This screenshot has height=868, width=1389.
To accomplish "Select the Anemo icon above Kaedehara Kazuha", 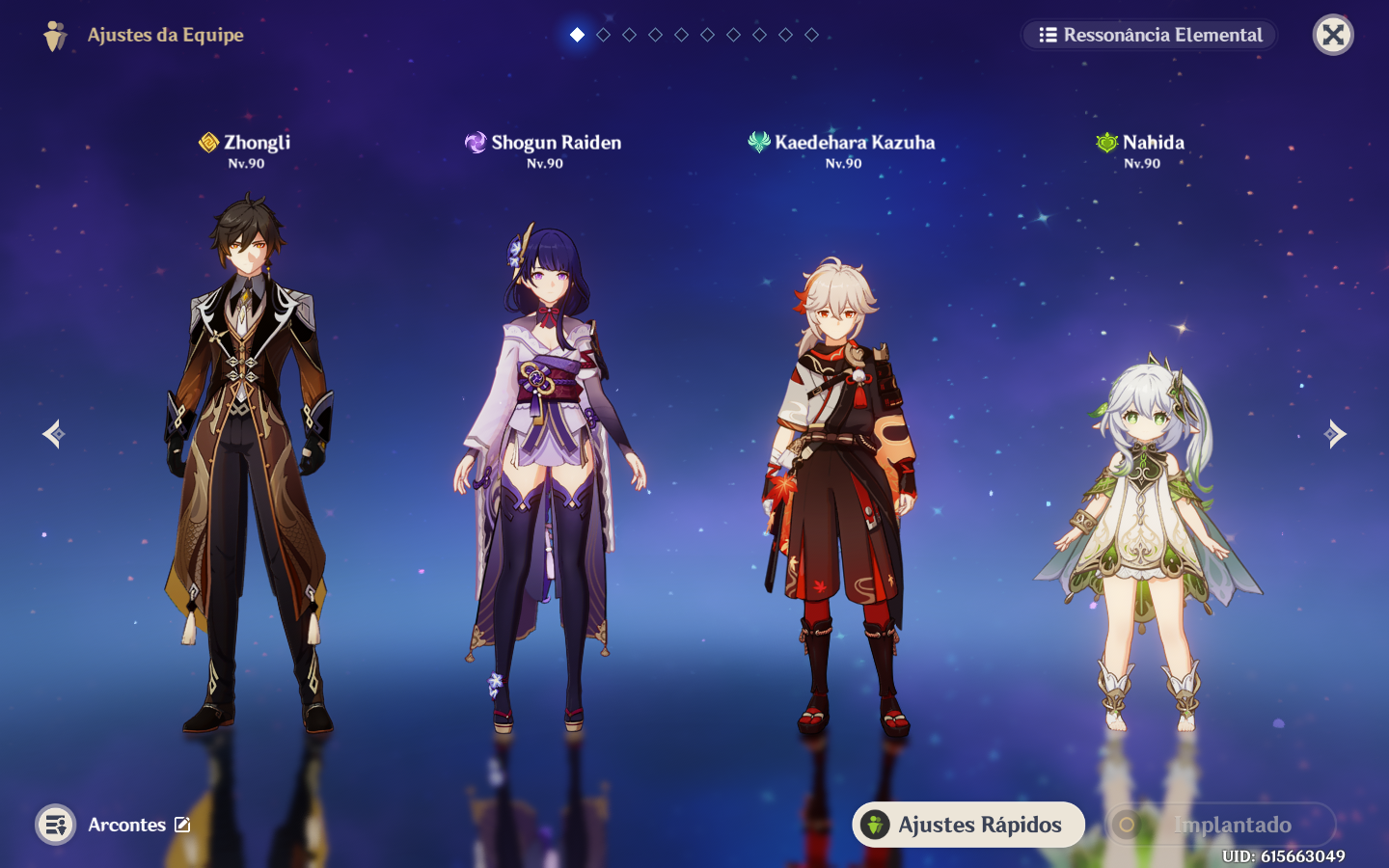I will pyautogui.click(x=758, y=142).
